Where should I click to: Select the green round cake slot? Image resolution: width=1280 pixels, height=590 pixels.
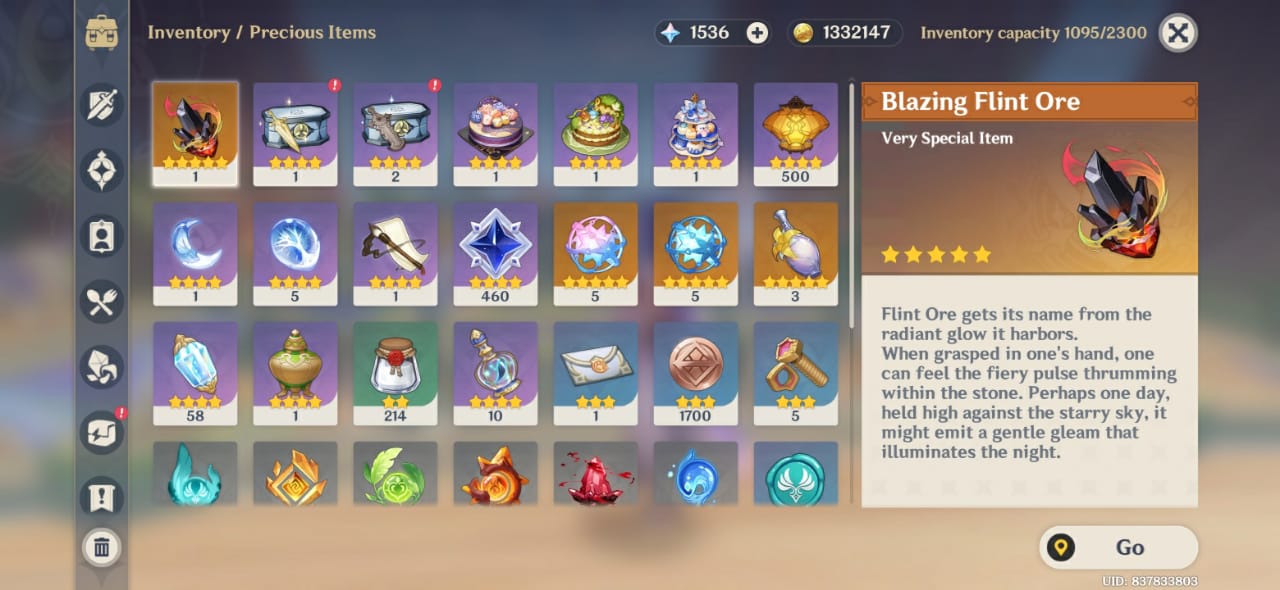click(595, 133)
